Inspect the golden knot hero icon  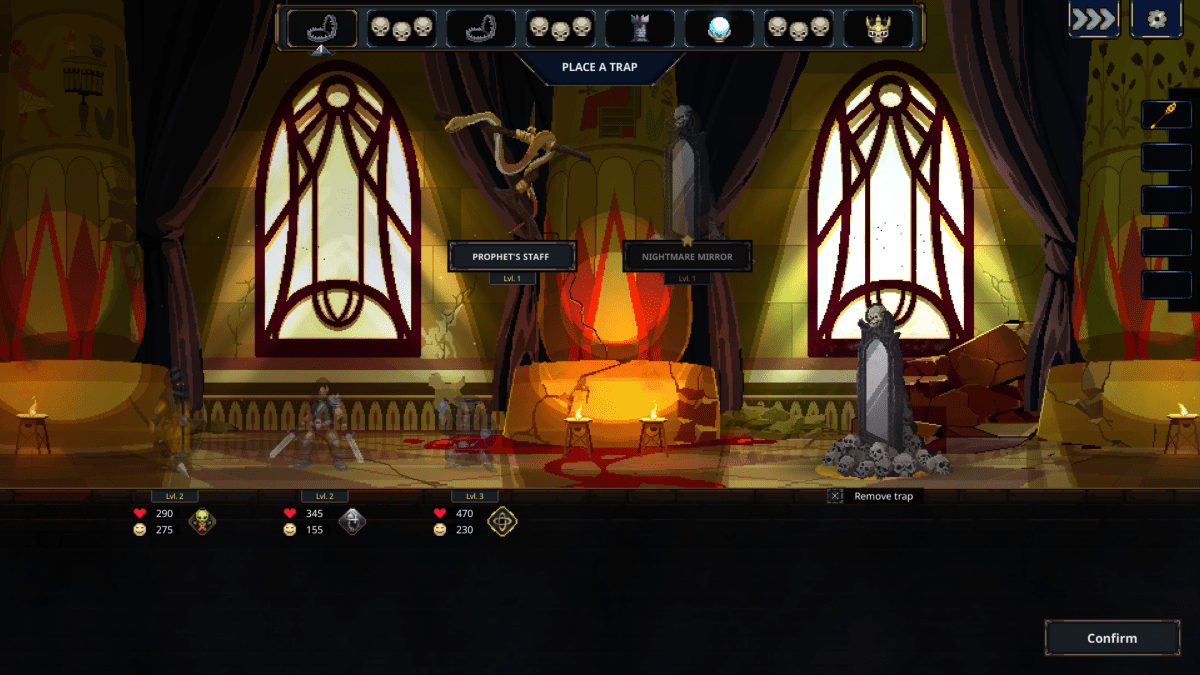(x=501, y=520)
